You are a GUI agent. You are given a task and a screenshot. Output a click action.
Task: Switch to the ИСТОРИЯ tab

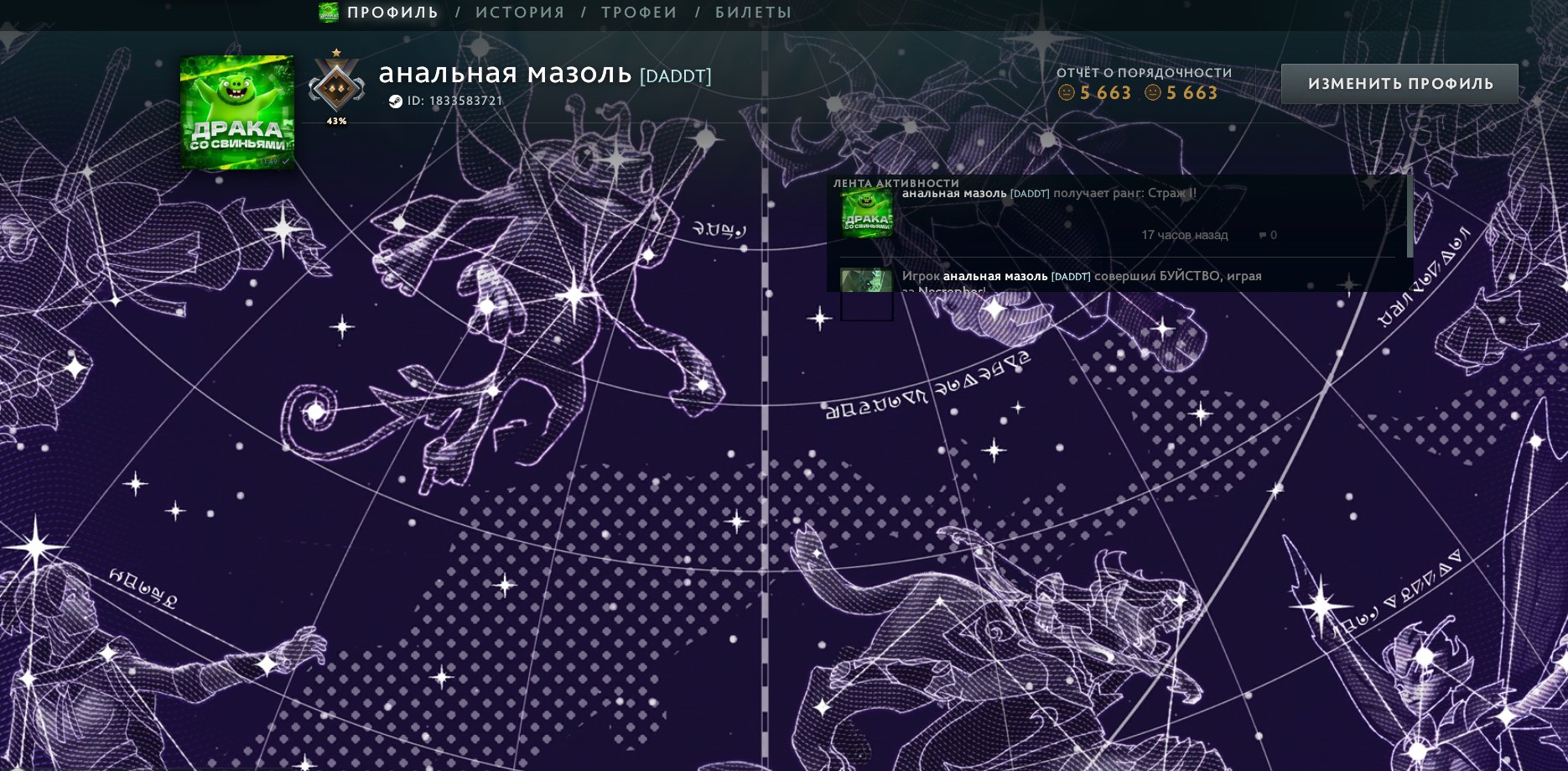click(519, 13)
